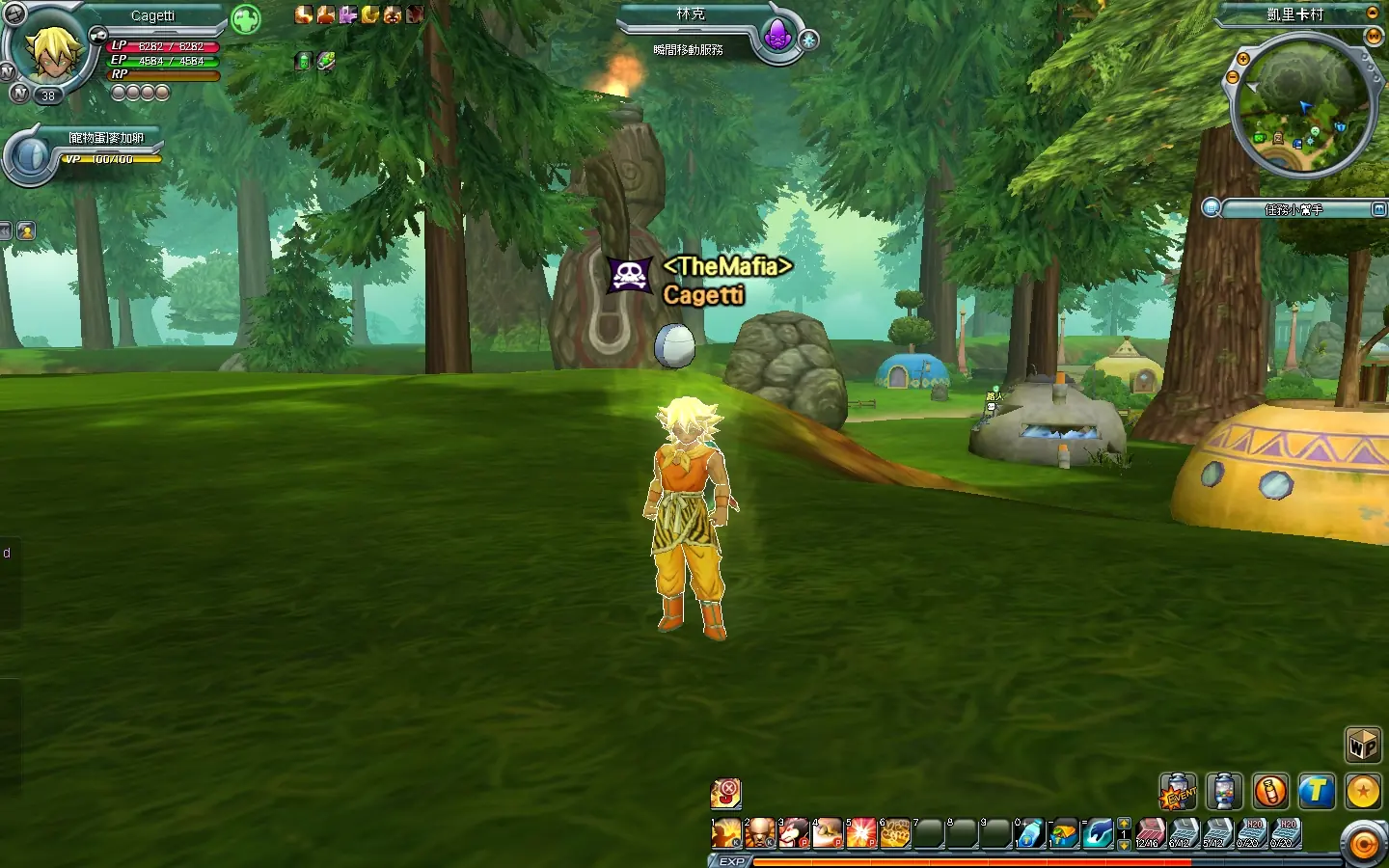Viewport: 1389px width, 868px height.
Task: Open the world map with the W button
Action: (x=1374, y=37)
